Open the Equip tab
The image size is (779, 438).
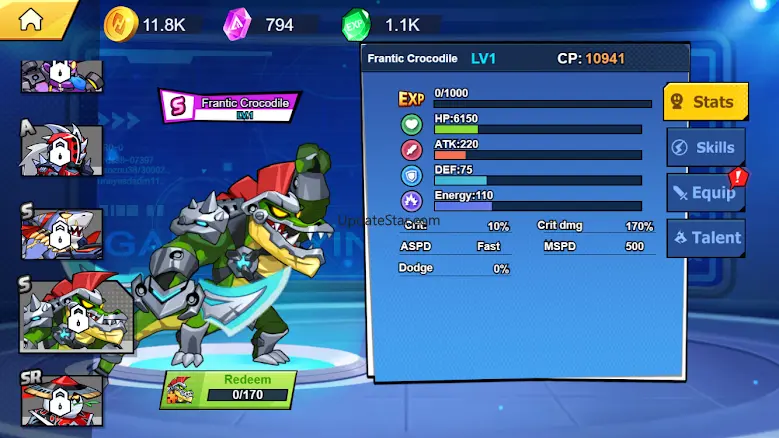(706, 192)
